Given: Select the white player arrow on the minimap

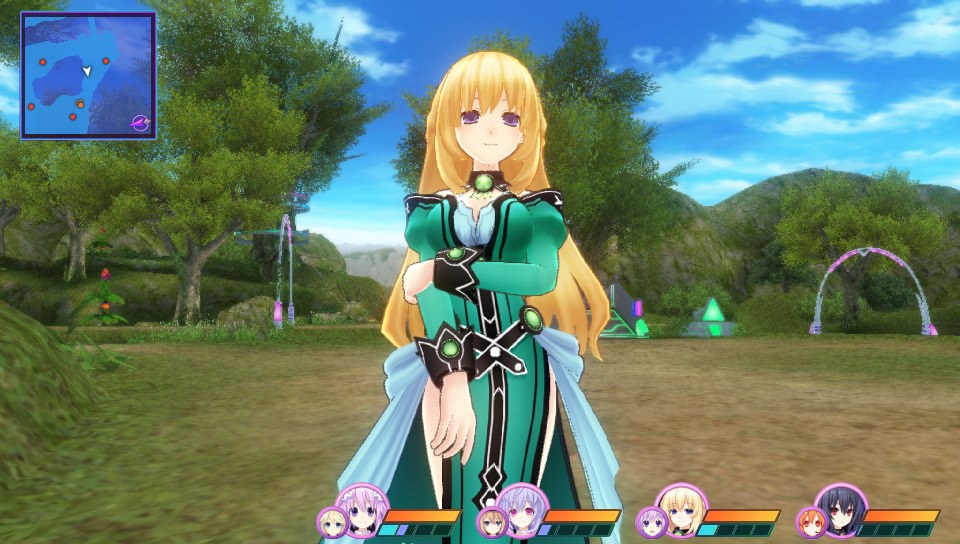Looking at the screenshot, I should [88, 71].
